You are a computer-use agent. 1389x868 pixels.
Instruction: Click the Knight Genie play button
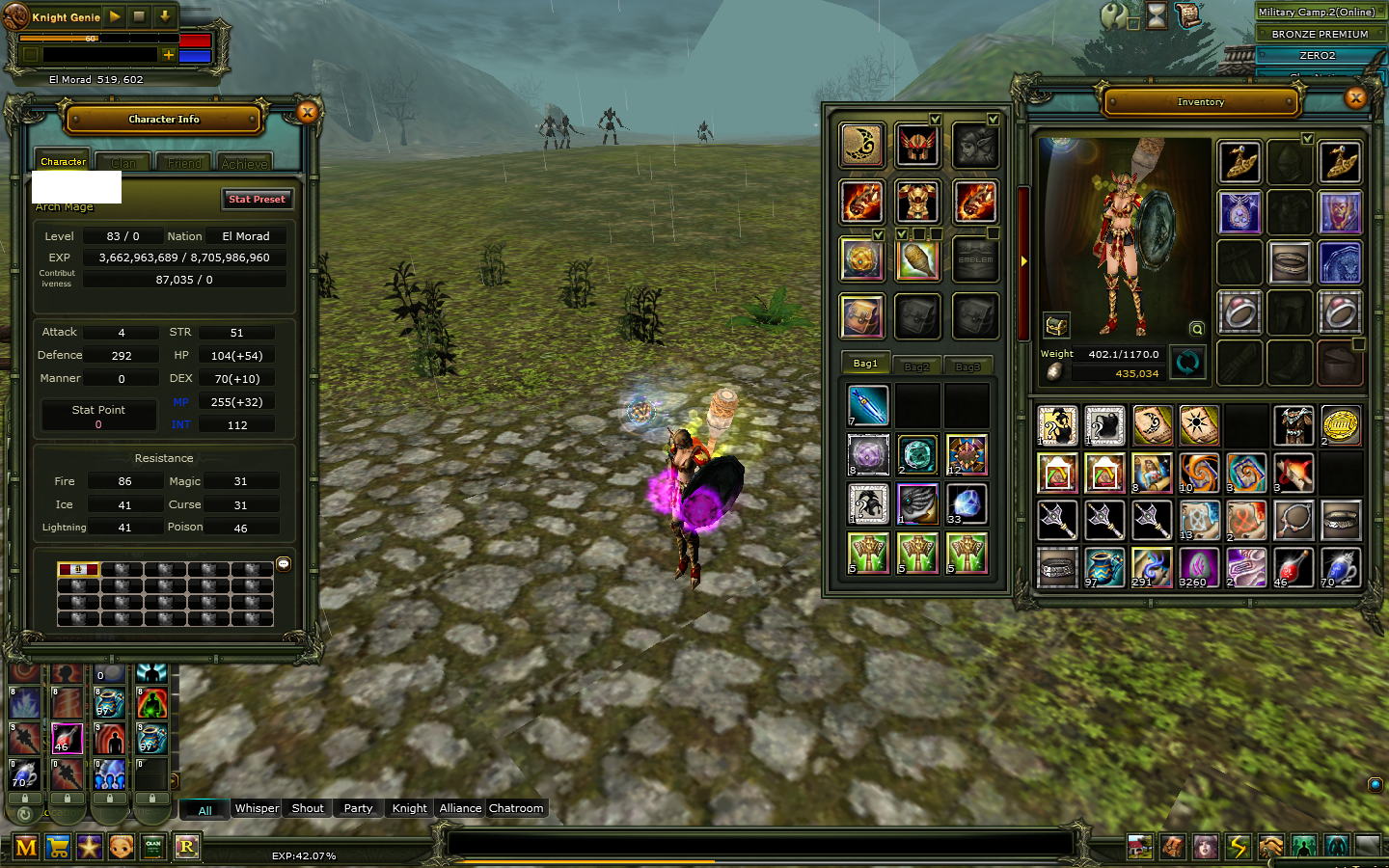tap(115, 16)
